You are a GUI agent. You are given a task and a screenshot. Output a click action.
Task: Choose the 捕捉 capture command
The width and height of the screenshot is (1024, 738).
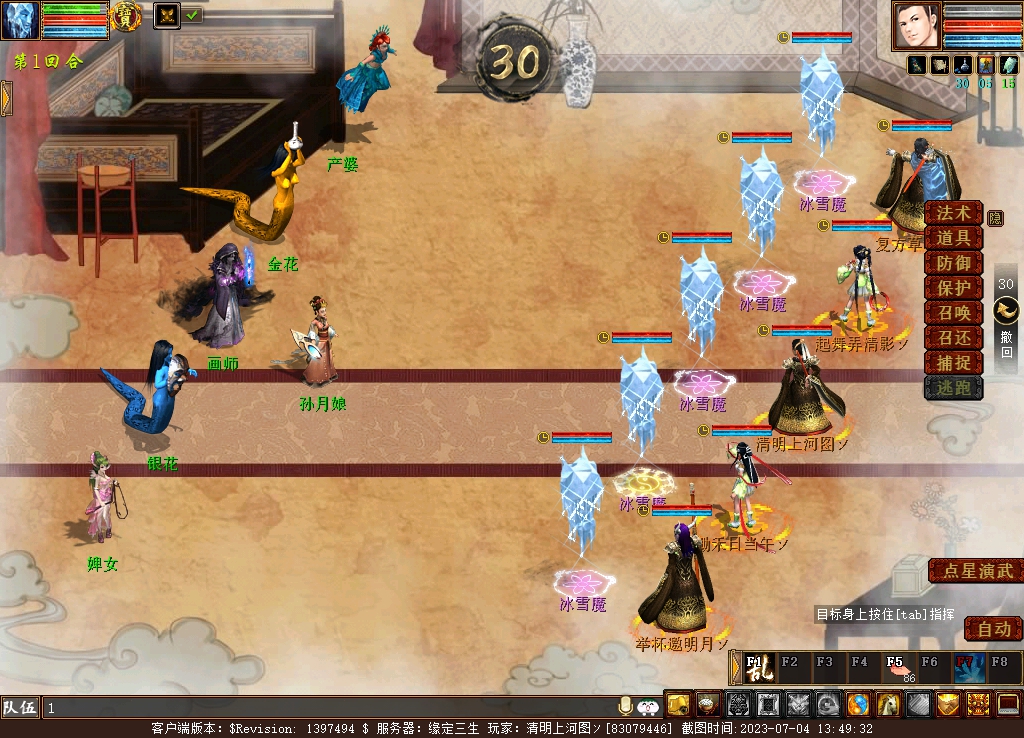pos(952,363)
